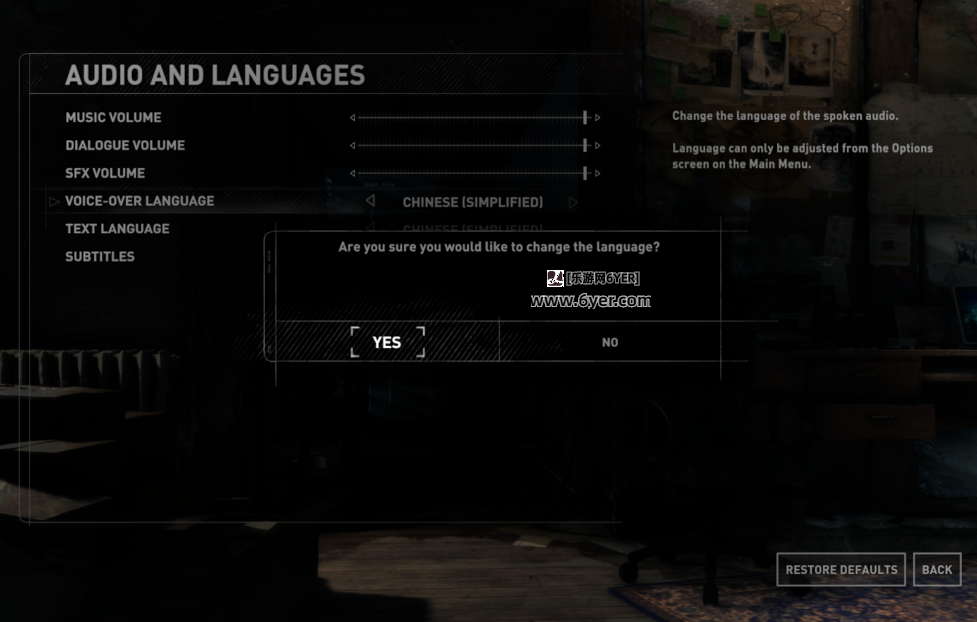Screen dimensions: 977x622
Task: Click Restore Defaults button
Action: (841, 570)
